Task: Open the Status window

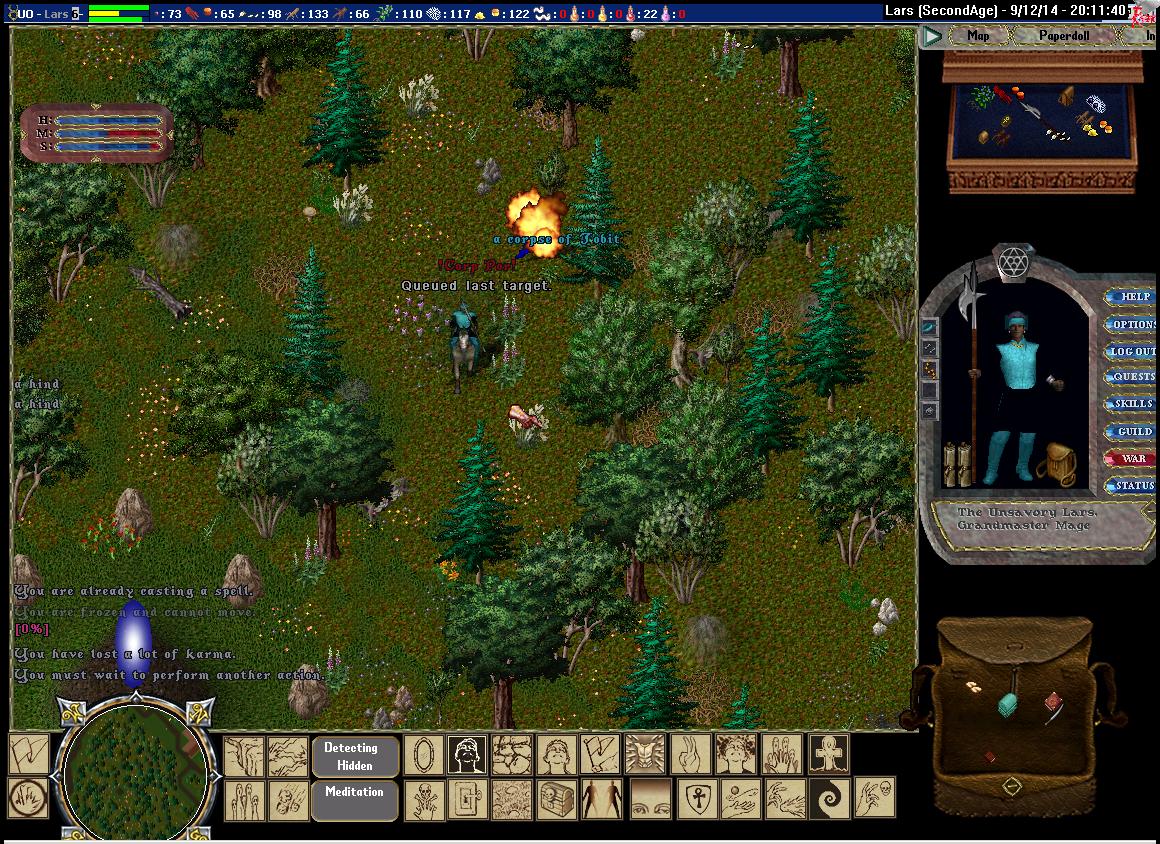Action: (1134, 486)
